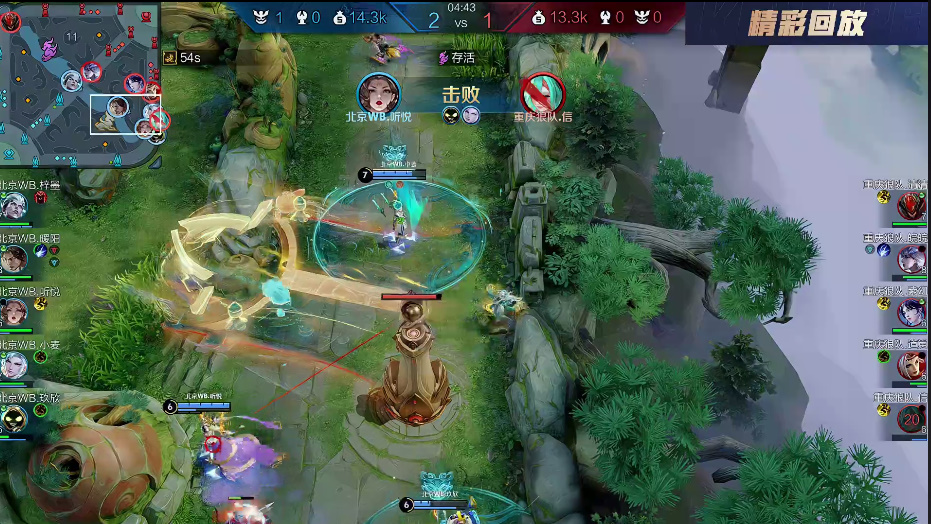Click the 精彩回放 replay banner
This screenshot has height=524, width=931.
pos(806,24)
